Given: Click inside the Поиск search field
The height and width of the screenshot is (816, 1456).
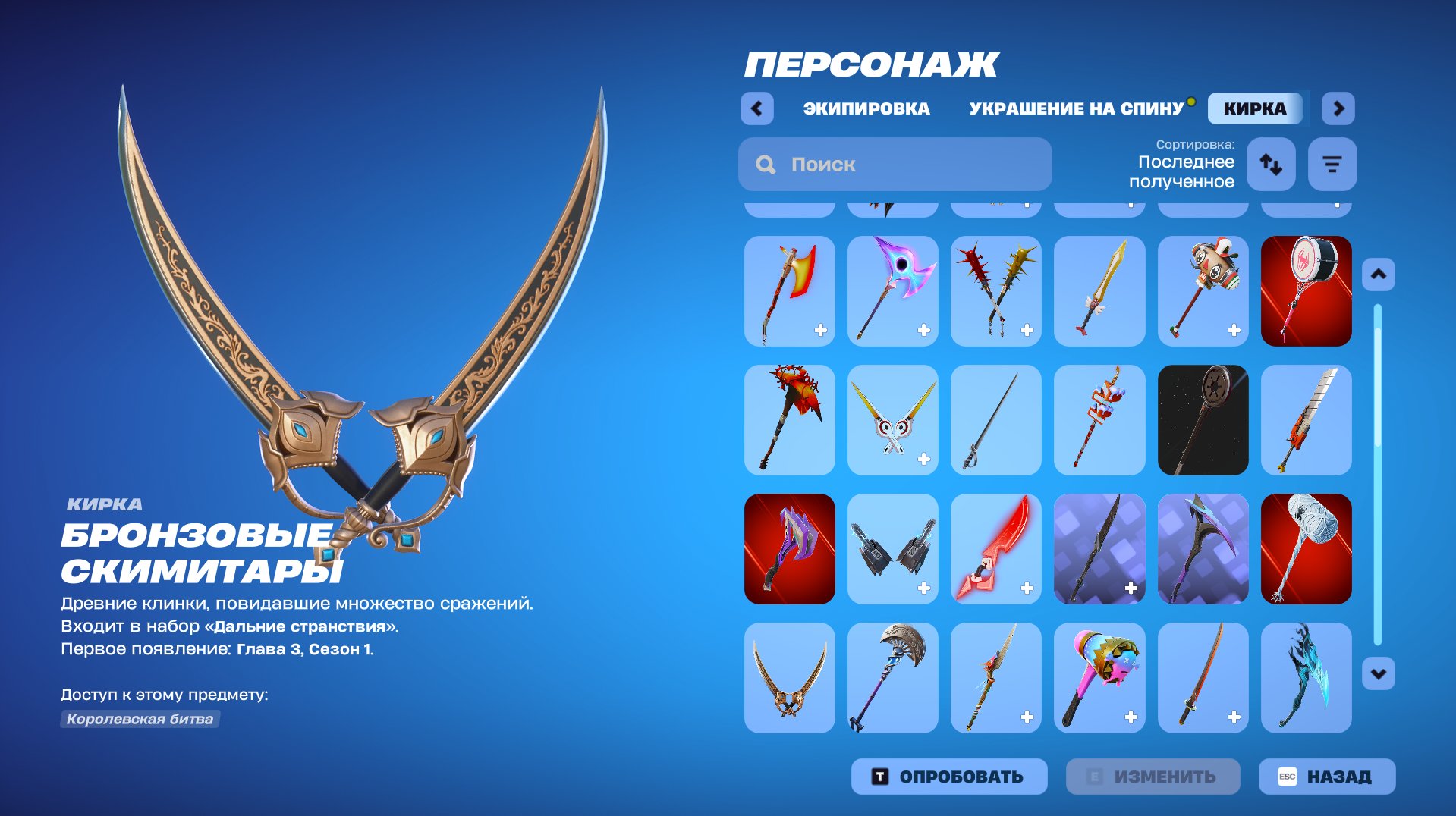Looking at the screenshot, I should pyautogui.click(x=895, y=164).
